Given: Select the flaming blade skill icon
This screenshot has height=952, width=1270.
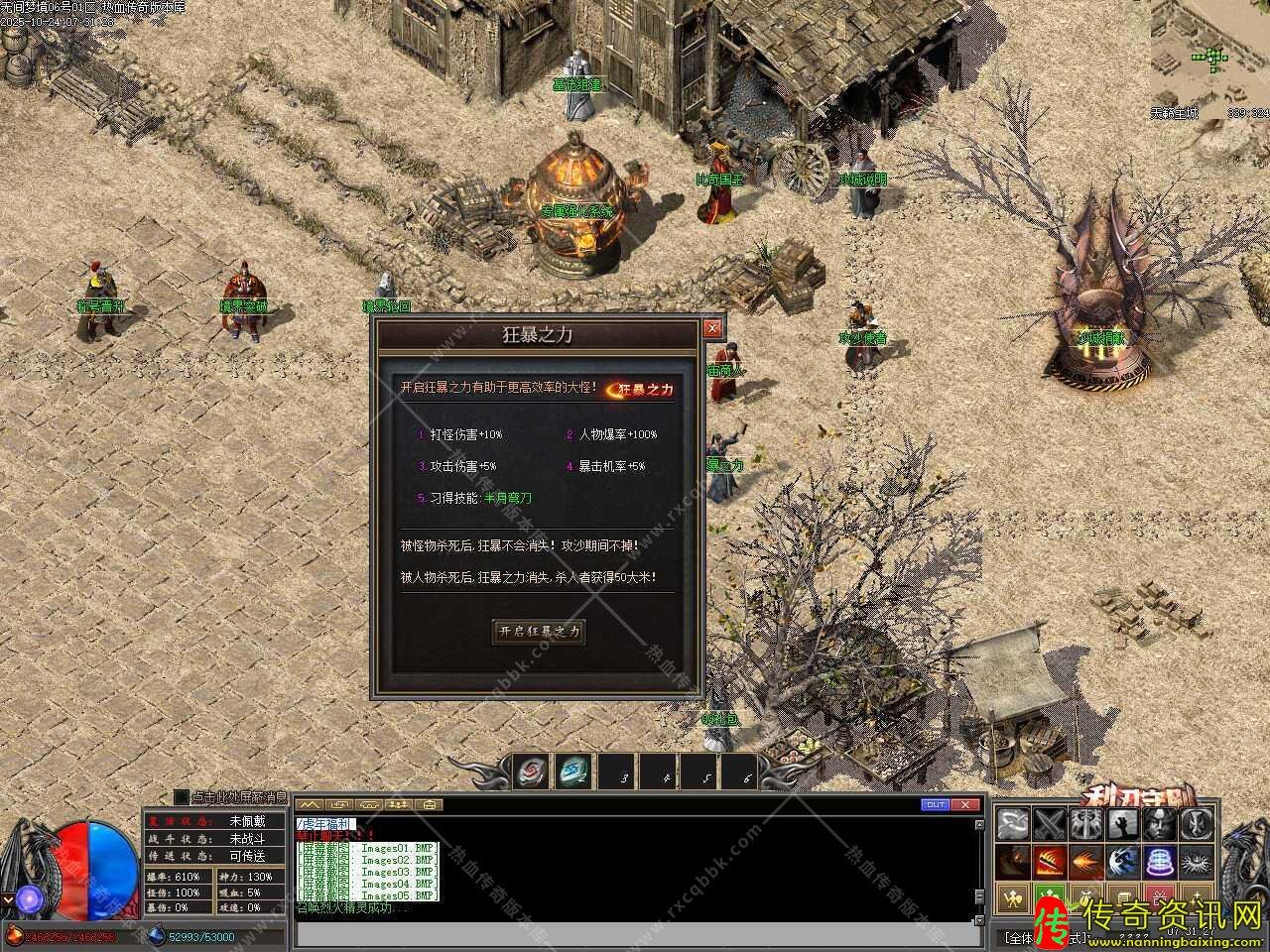Looking at the screenshot, I should click(1050, 861).
